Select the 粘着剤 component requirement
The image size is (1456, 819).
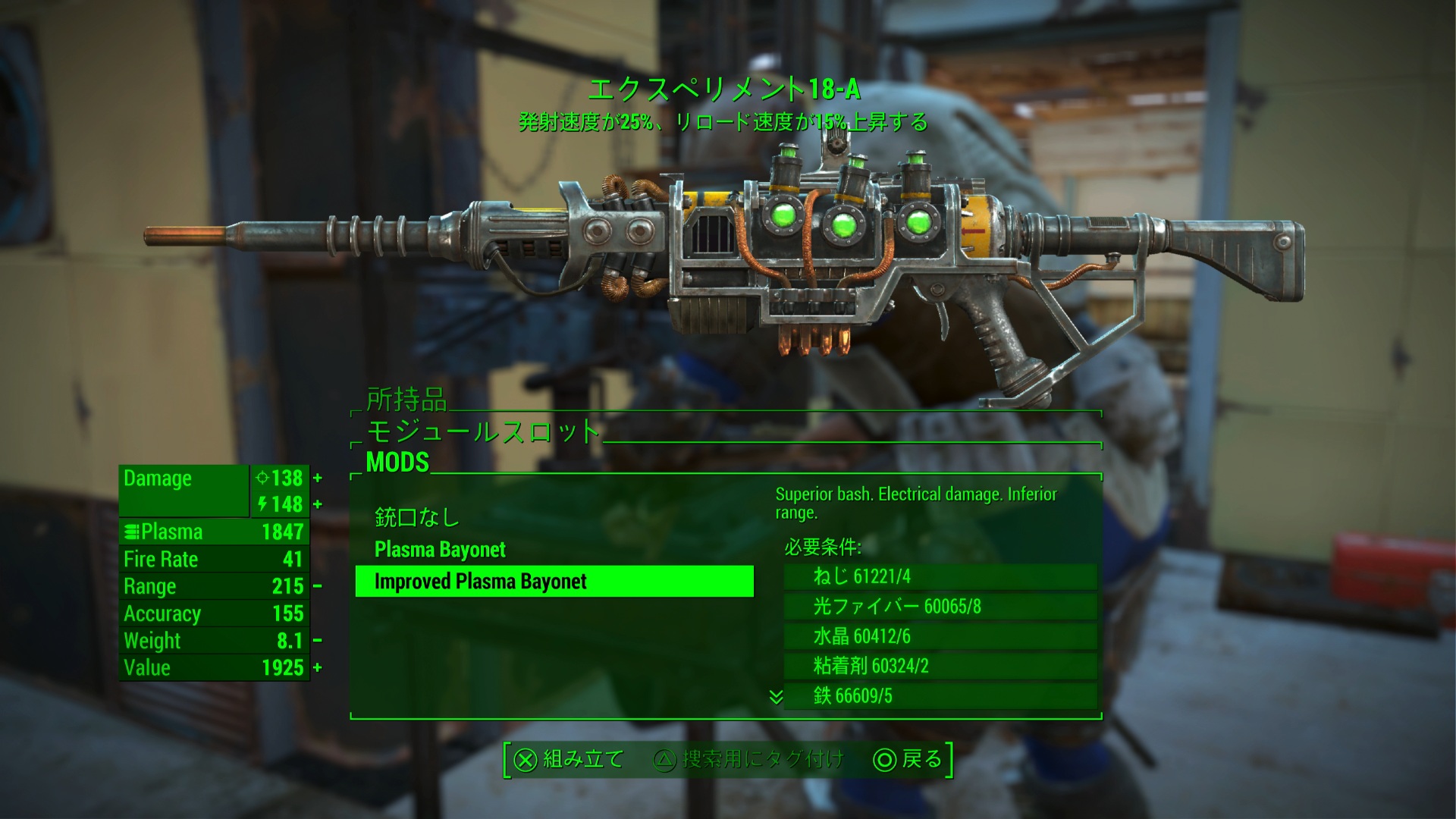(940, 666)
